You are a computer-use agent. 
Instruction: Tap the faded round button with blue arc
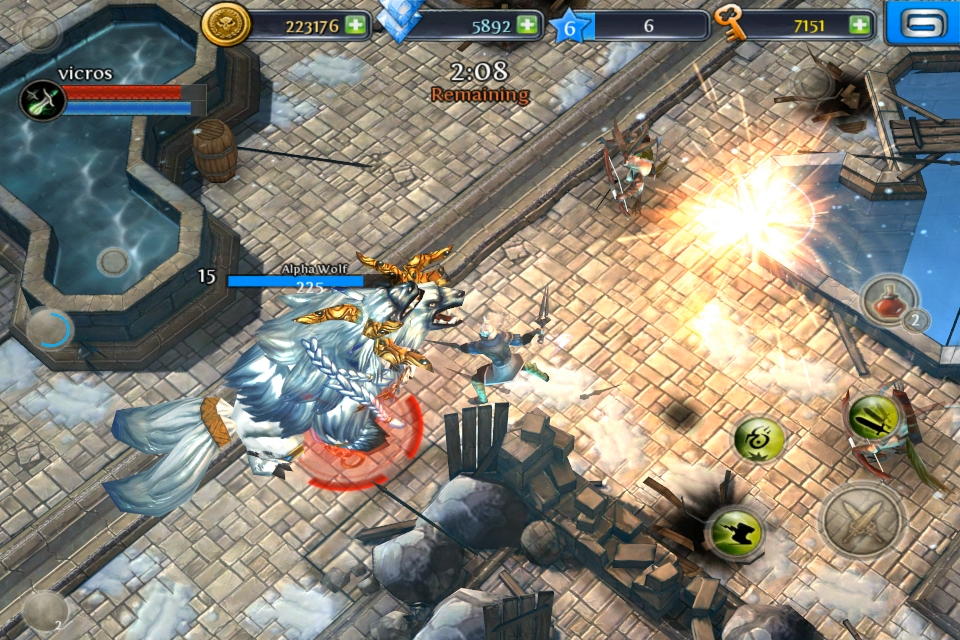click(x=49, y=329)
